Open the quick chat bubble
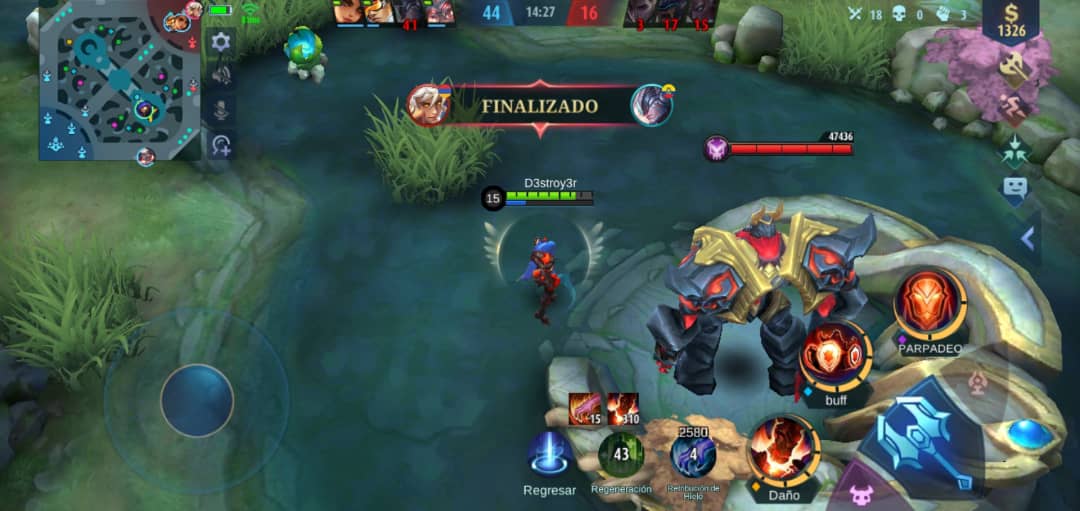Screen dimensions: 1080x511 click(x=1015, y=188)
